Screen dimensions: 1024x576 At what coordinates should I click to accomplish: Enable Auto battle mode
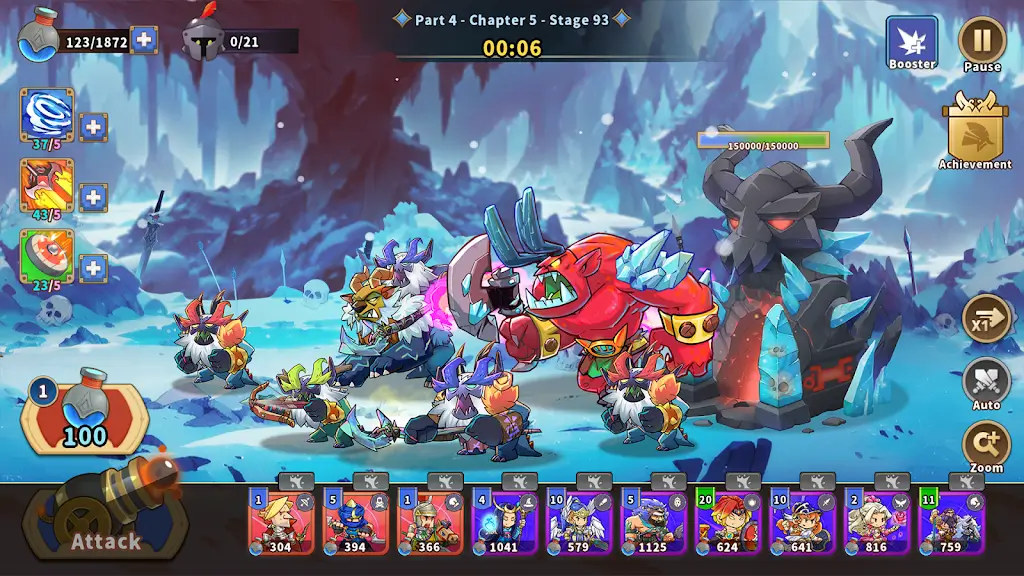pyautogui.click(x=986, y=383)
